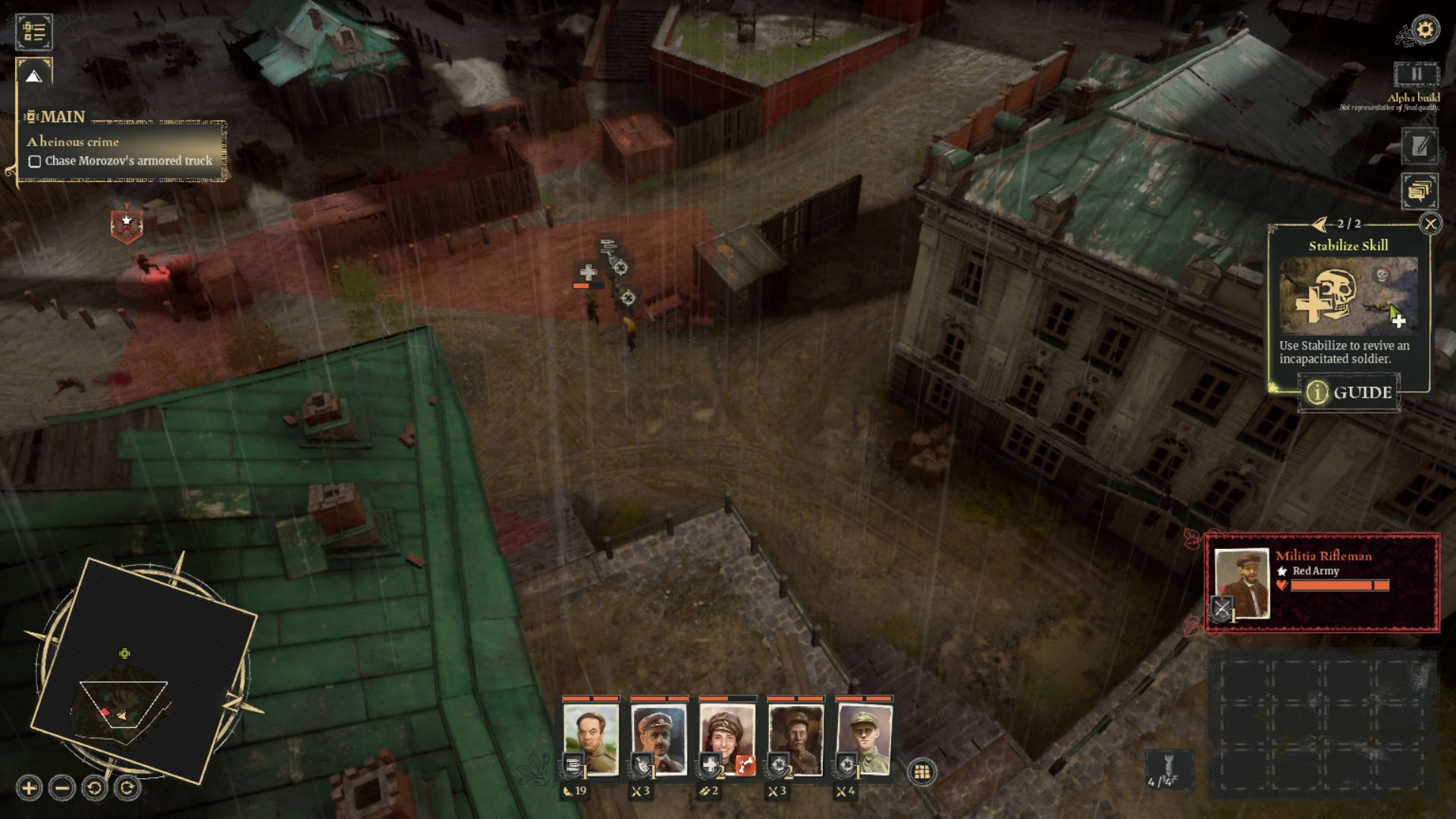Screen dimensions: 1456x819
Task: Rotate the camera counterclockwise
Action: (x=95, y=789)
